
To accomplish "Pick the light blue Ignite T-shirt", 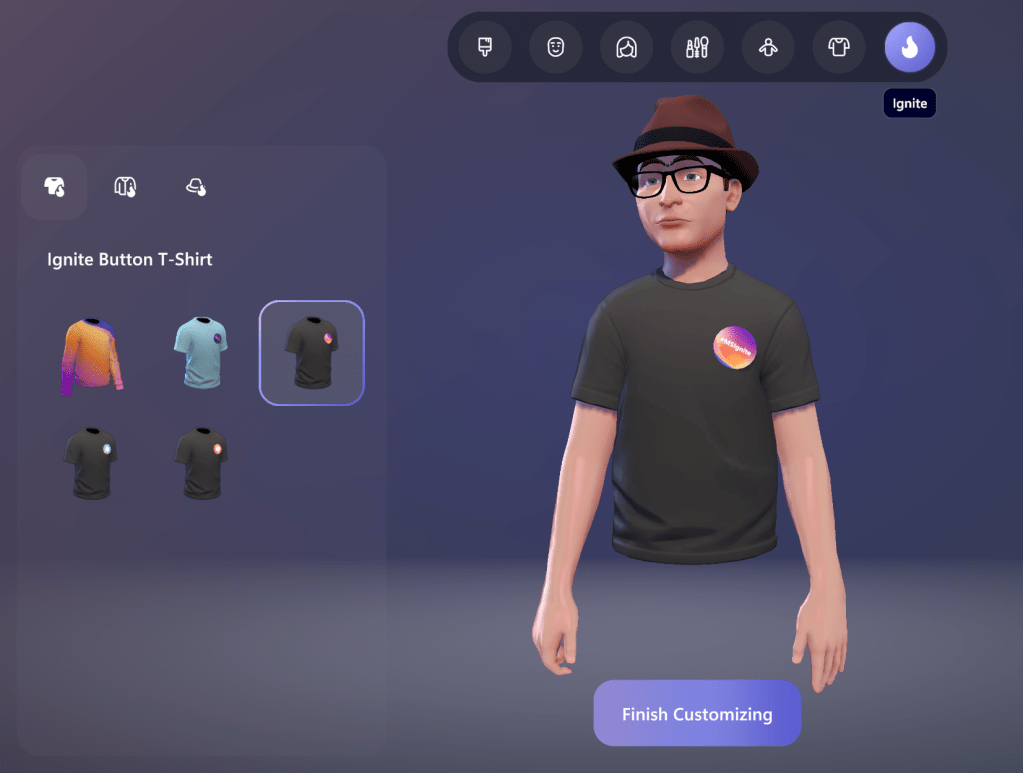I will click(x=201, y=352).
